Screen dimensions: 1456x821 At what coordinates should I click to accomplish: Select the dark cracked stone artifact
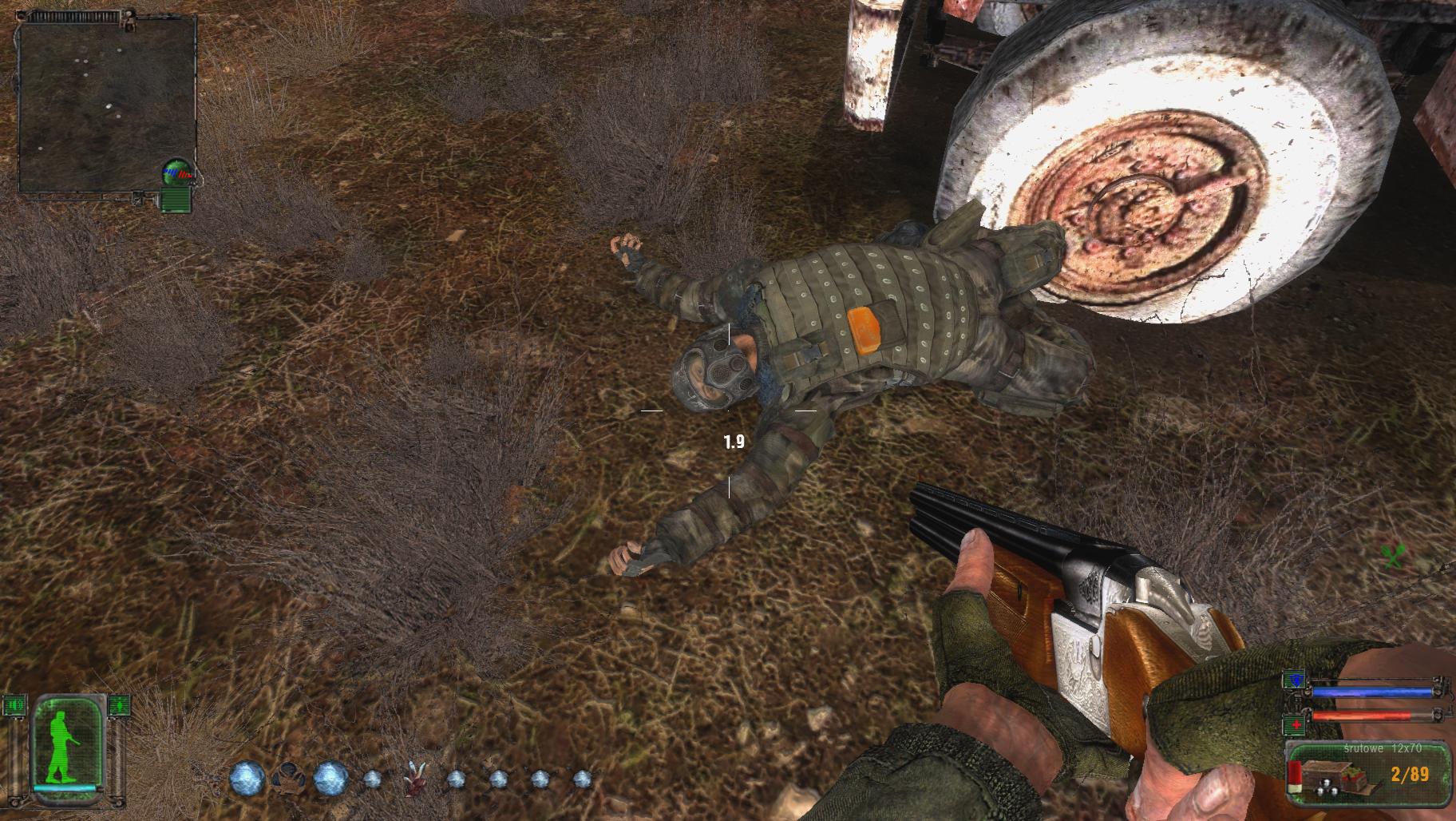click(x=287, y=779)
